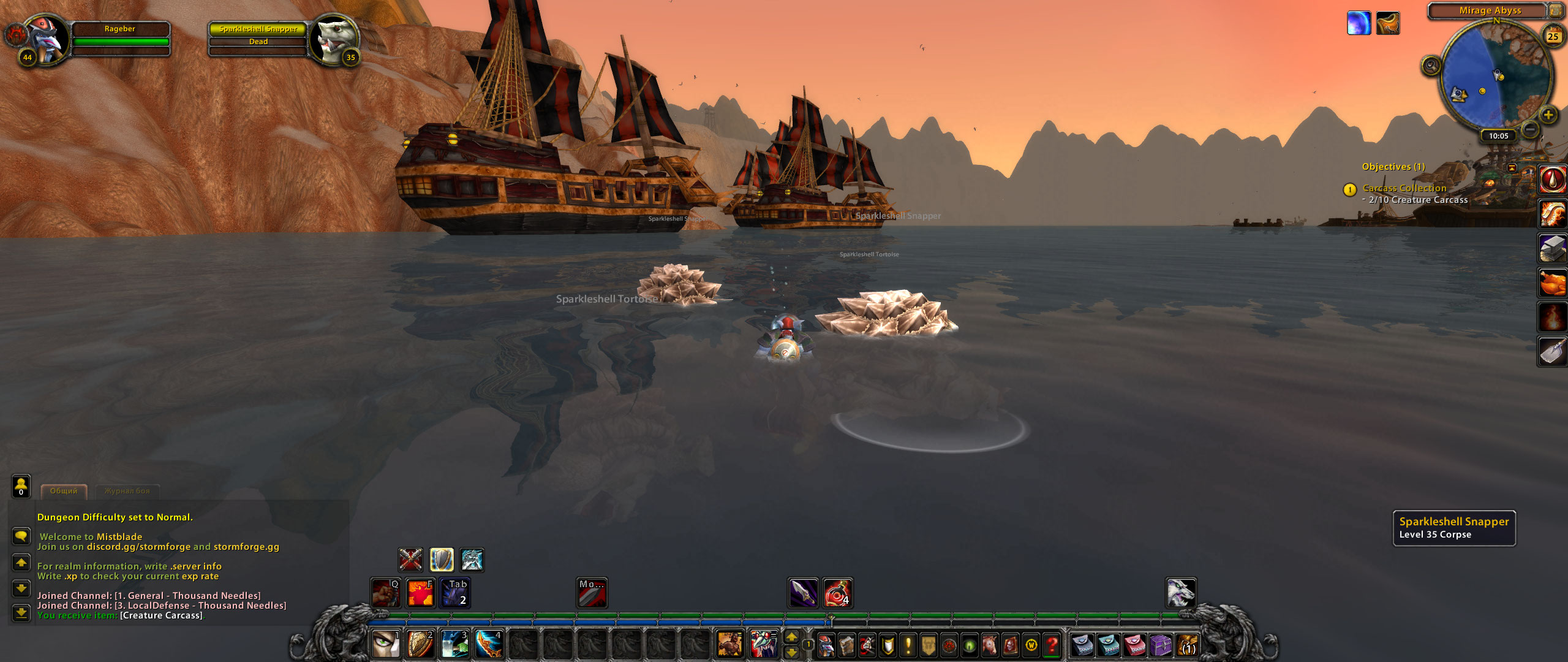Viewport: 1568px width, 662px height.
Task: Activate the anvil smithing ability icon
Action: pos(1553,248)
